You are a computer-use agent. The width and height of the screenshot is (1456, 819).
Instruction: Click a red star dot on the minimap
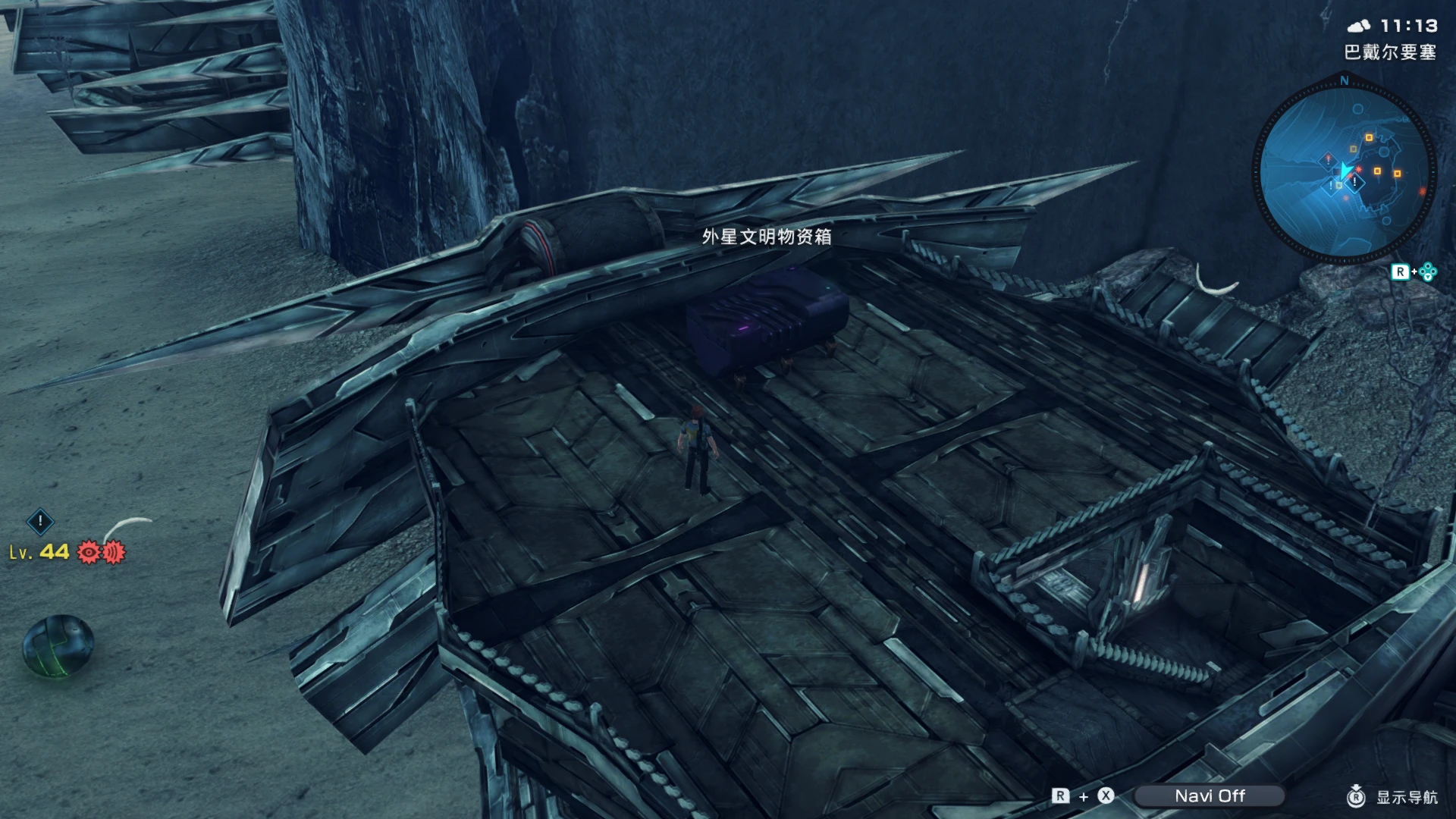pyautogui.click(x=1358, y=168)
